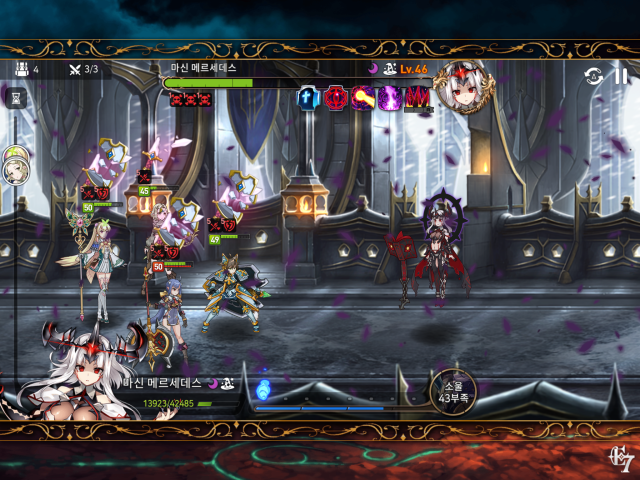
Task: Pause the battle
Action: pyautogui.click(x=621, y=76)
